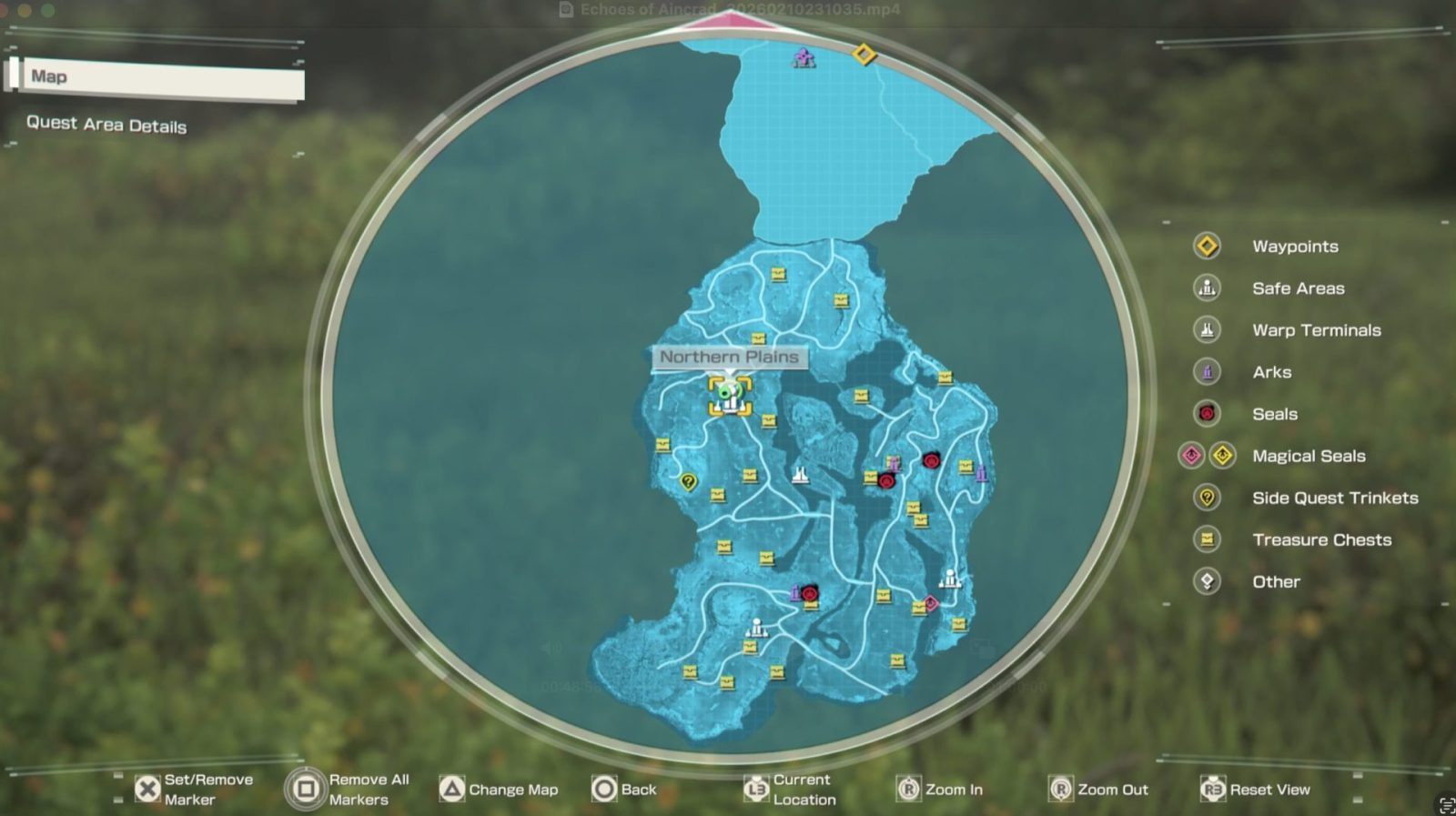Select Safe Areas legend entry

pos(1298,288)
